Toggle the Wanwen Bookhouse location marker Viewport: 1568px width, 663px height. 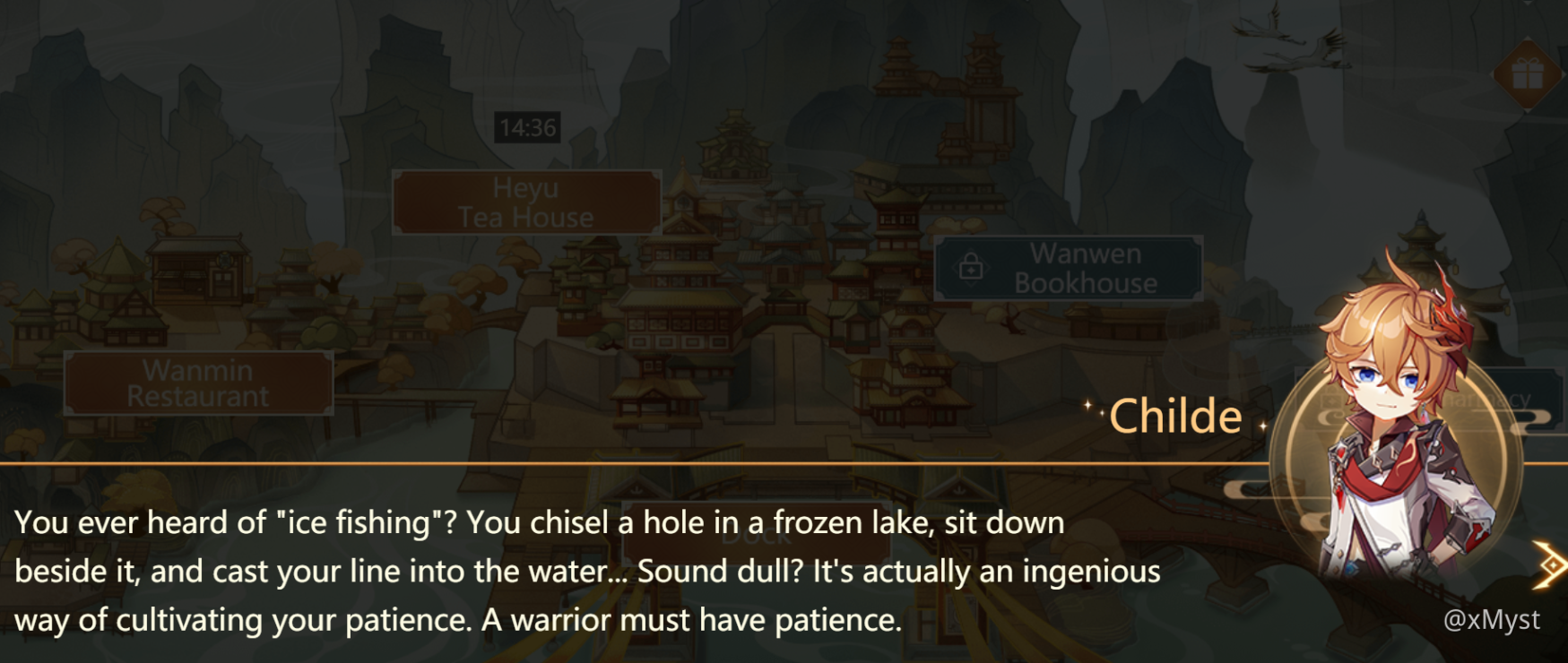coord(1069,266)
